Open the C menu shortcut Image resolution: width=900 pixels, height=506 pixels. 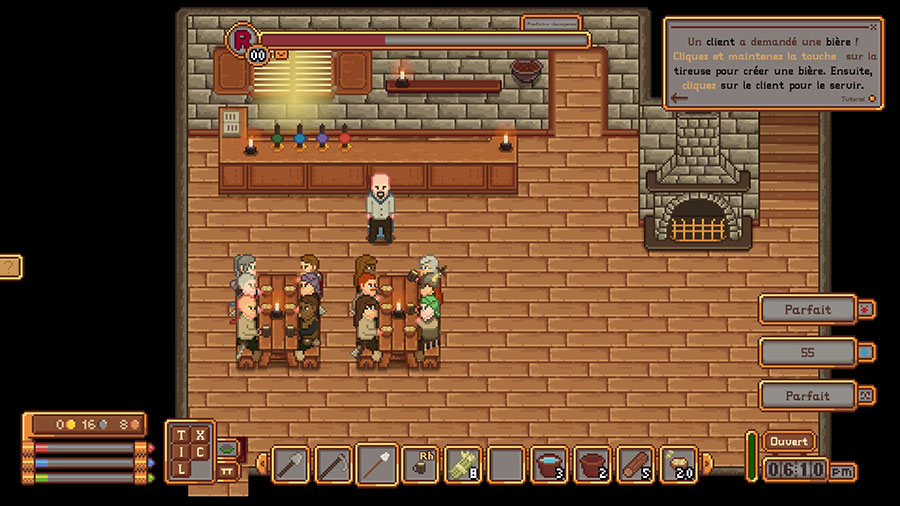coord(200,451)
